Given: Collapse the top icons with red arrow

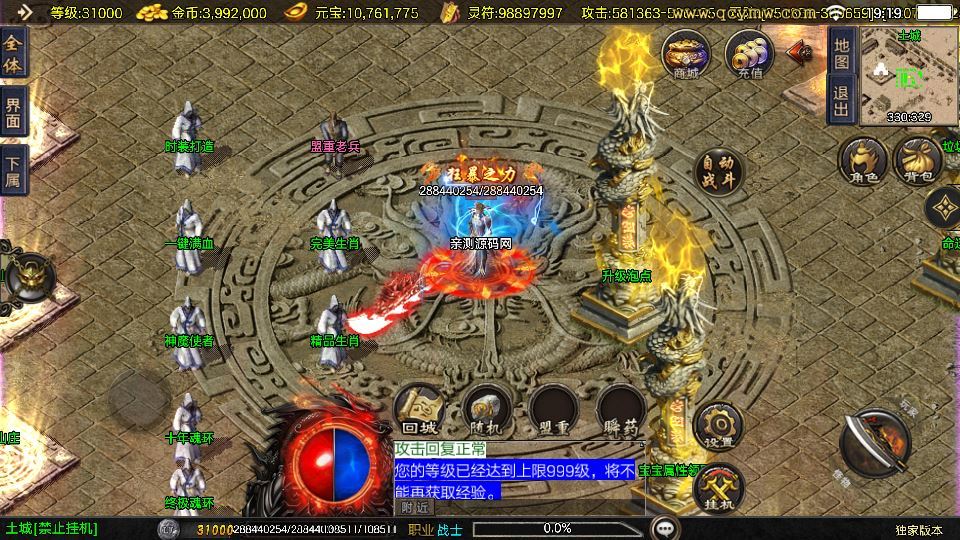Looking at the screenshot, I should click(x=800, y=52).
